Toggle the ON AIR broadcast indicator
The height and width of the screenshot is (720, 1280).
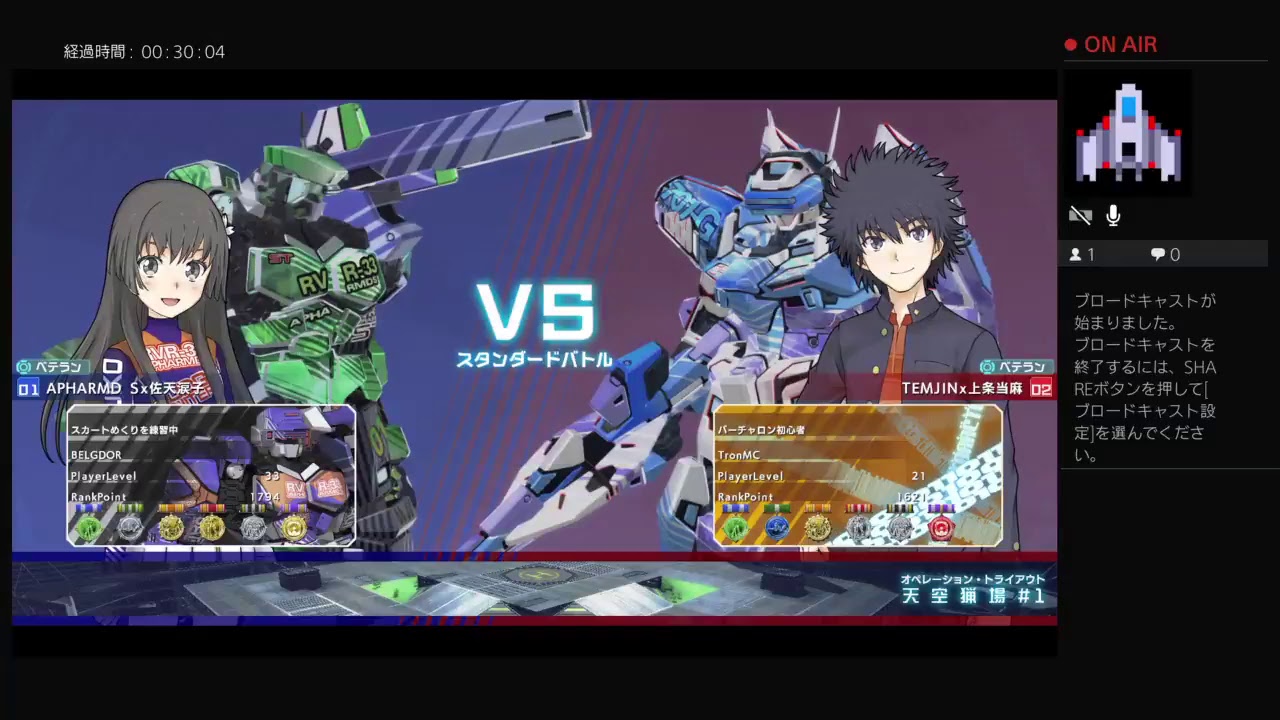click(1111, 44)
